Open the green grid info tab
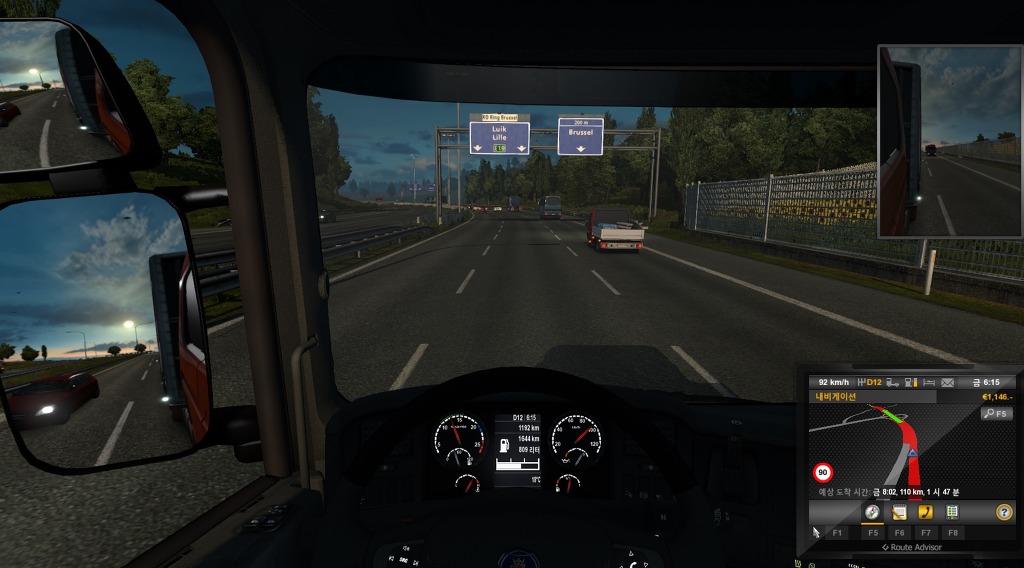Screen dimensions: 1024x568 [x=952, y=512]
